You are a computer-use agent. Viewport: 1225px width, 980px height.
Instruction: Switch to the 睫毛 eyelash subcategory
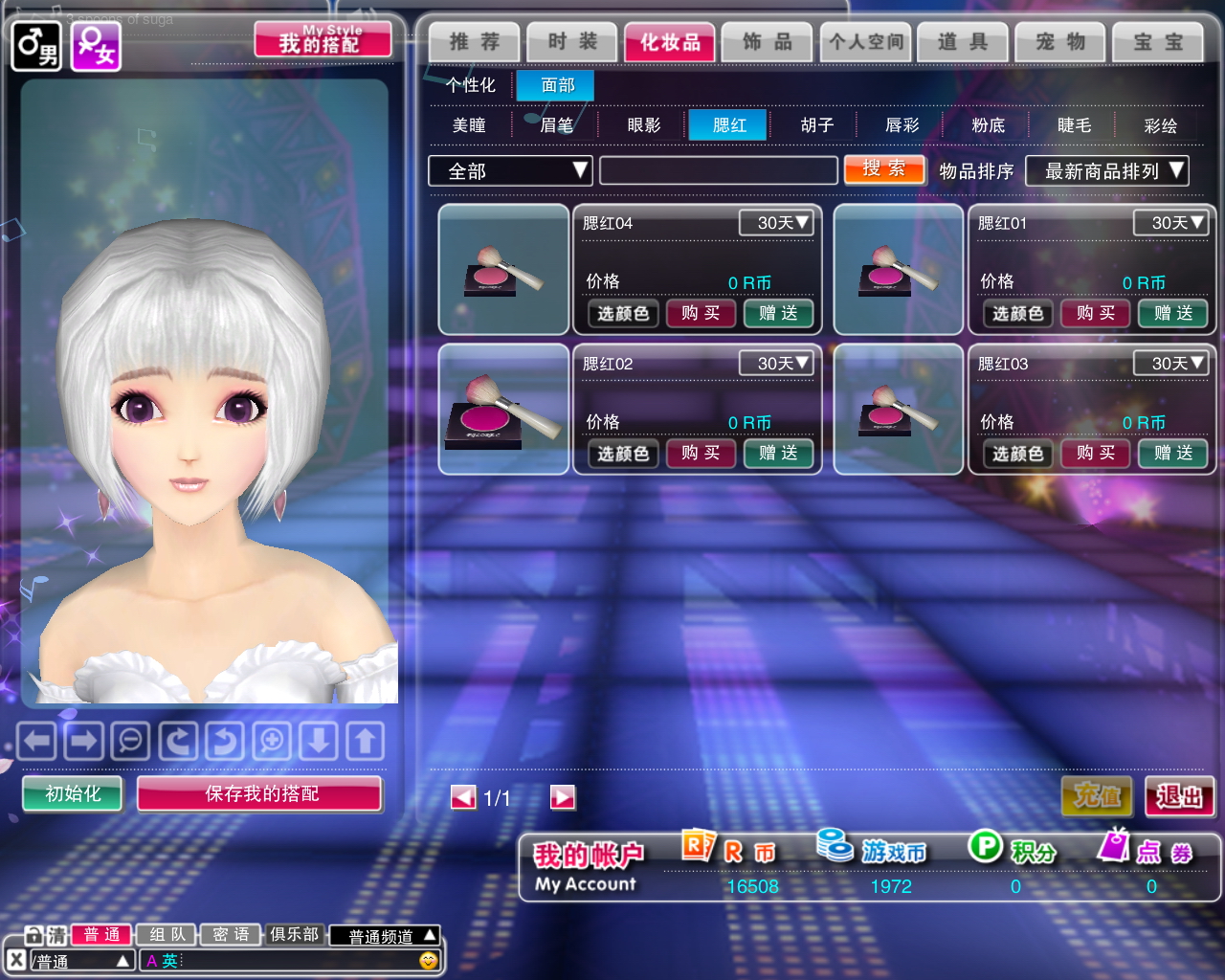pyautogui.click(x=1074, y=125)
